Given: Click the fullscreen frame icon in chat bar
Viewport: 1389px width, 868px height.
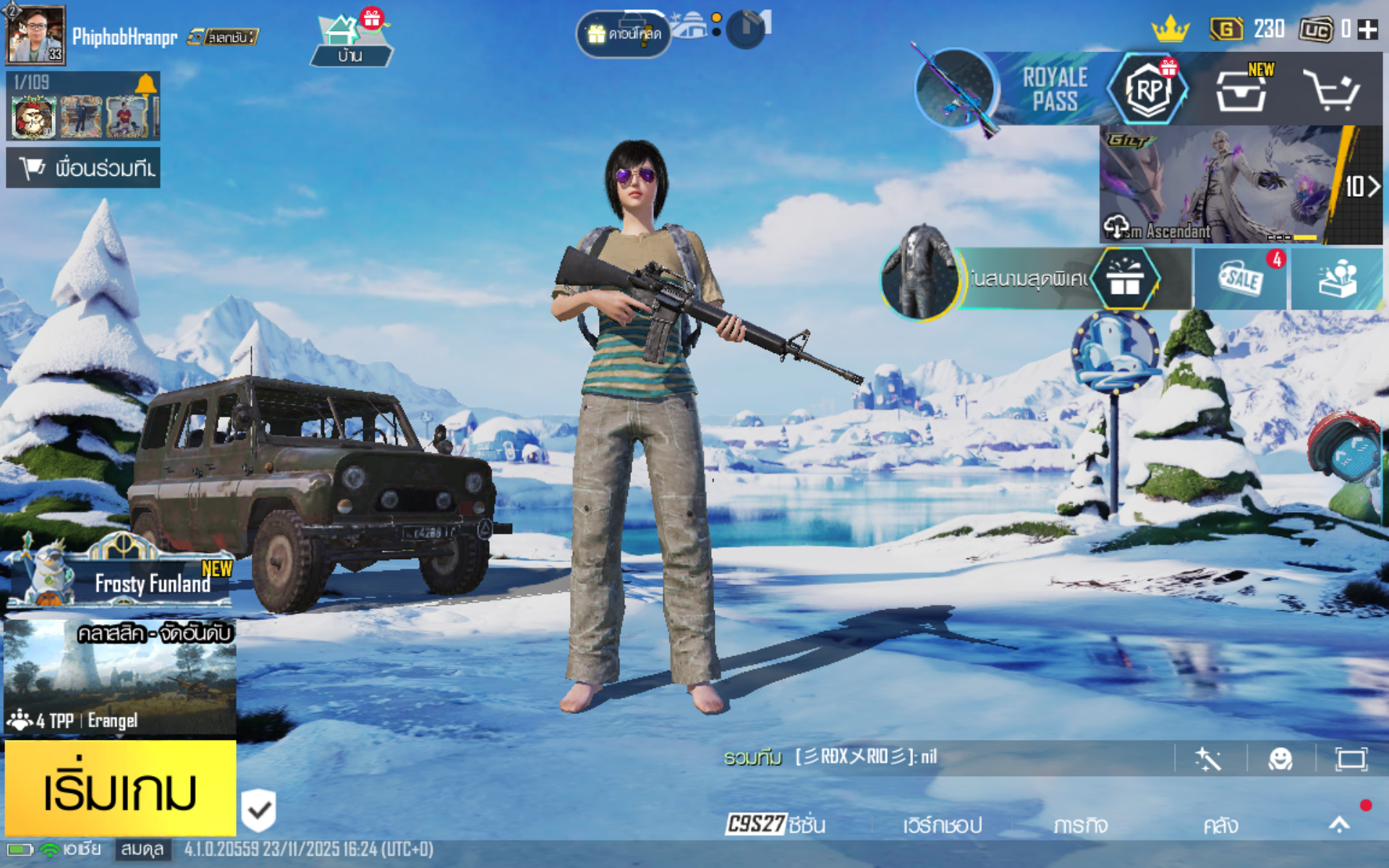Looking at the screenshot, I should click(x=1351, y=759).
